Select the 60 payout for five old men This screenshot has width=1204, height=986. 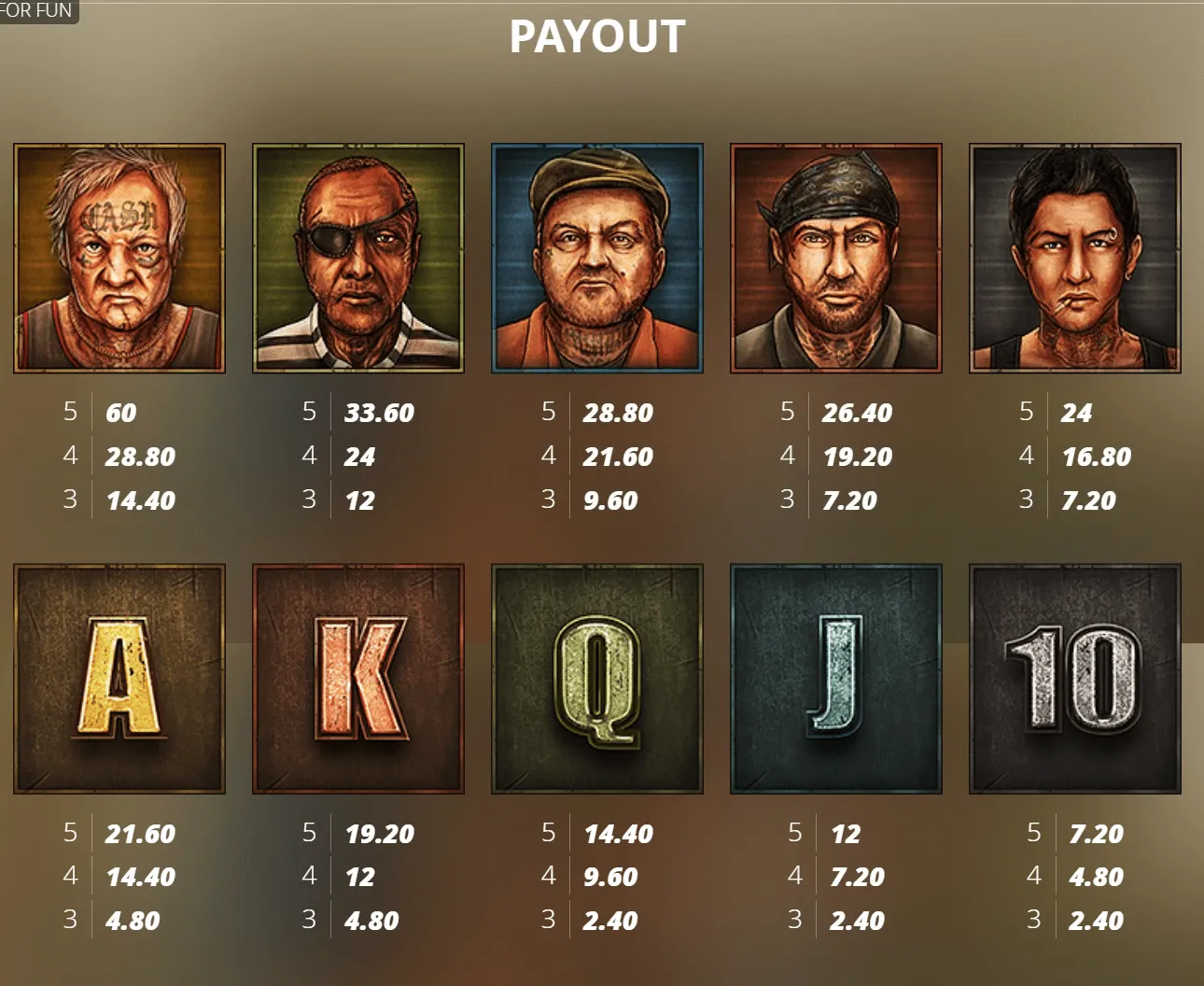pos(123,412)
